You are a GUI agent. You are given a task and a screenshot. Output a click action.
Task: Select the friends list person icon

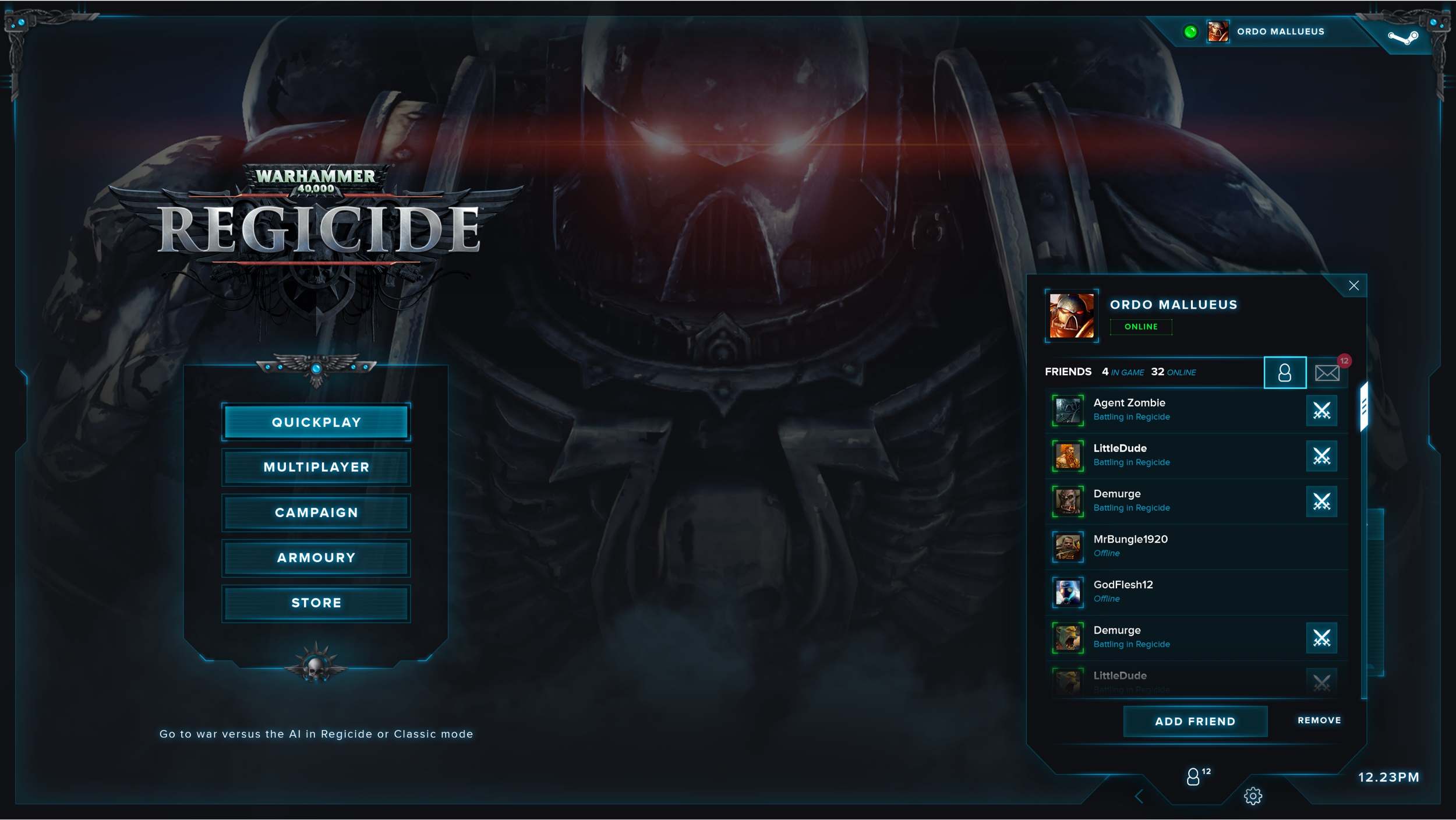(1284, 372)
